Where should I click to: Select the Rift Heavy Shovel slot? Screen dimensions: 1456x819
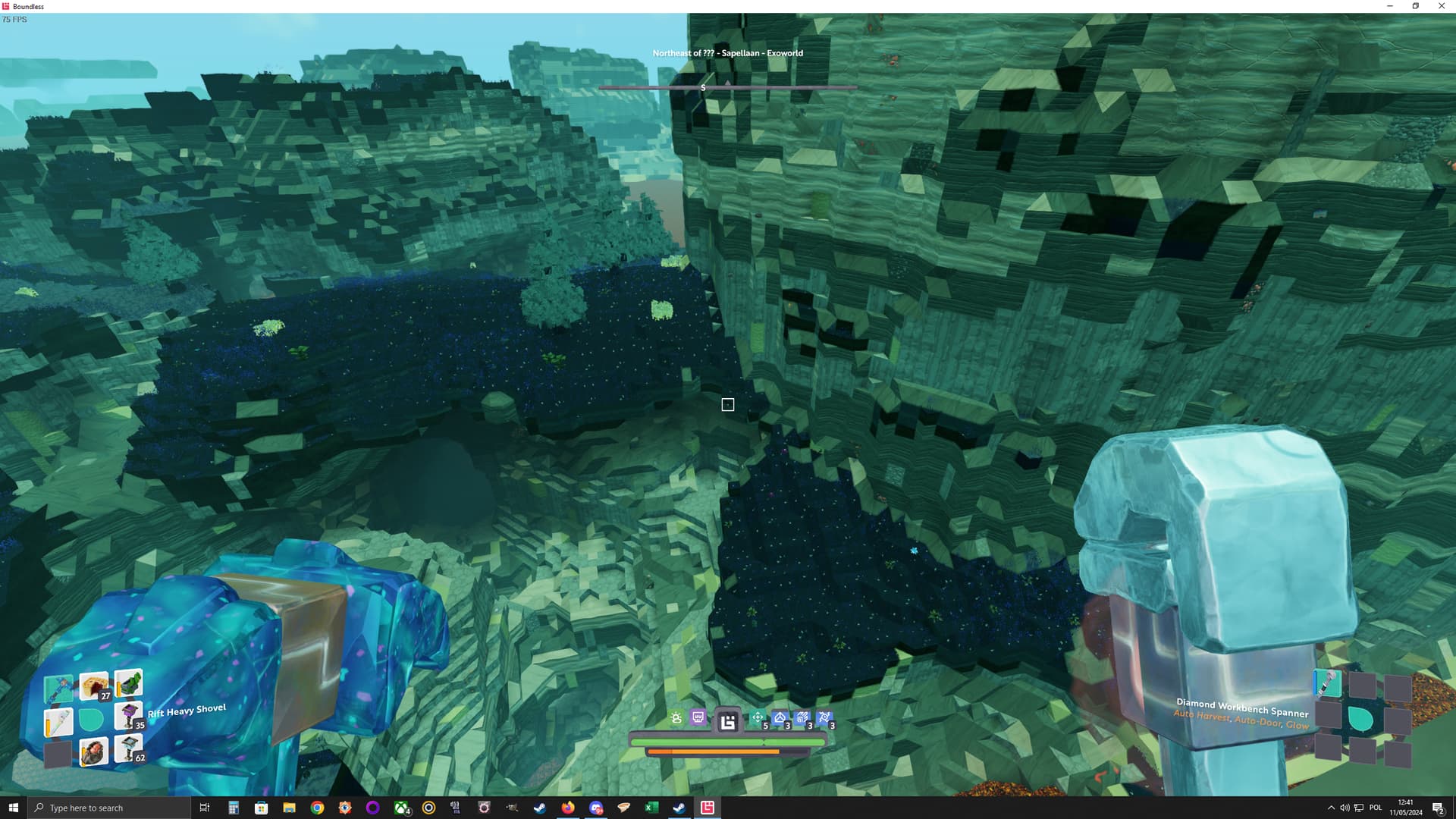(x=58, y=689)
